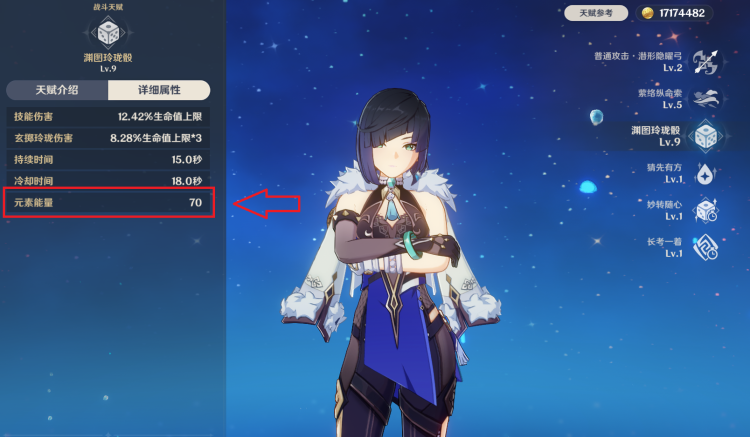Select the 渊图玲珑骰 Lv.9 talent icon
Screen dimensions: 750x437
point(706,136)
